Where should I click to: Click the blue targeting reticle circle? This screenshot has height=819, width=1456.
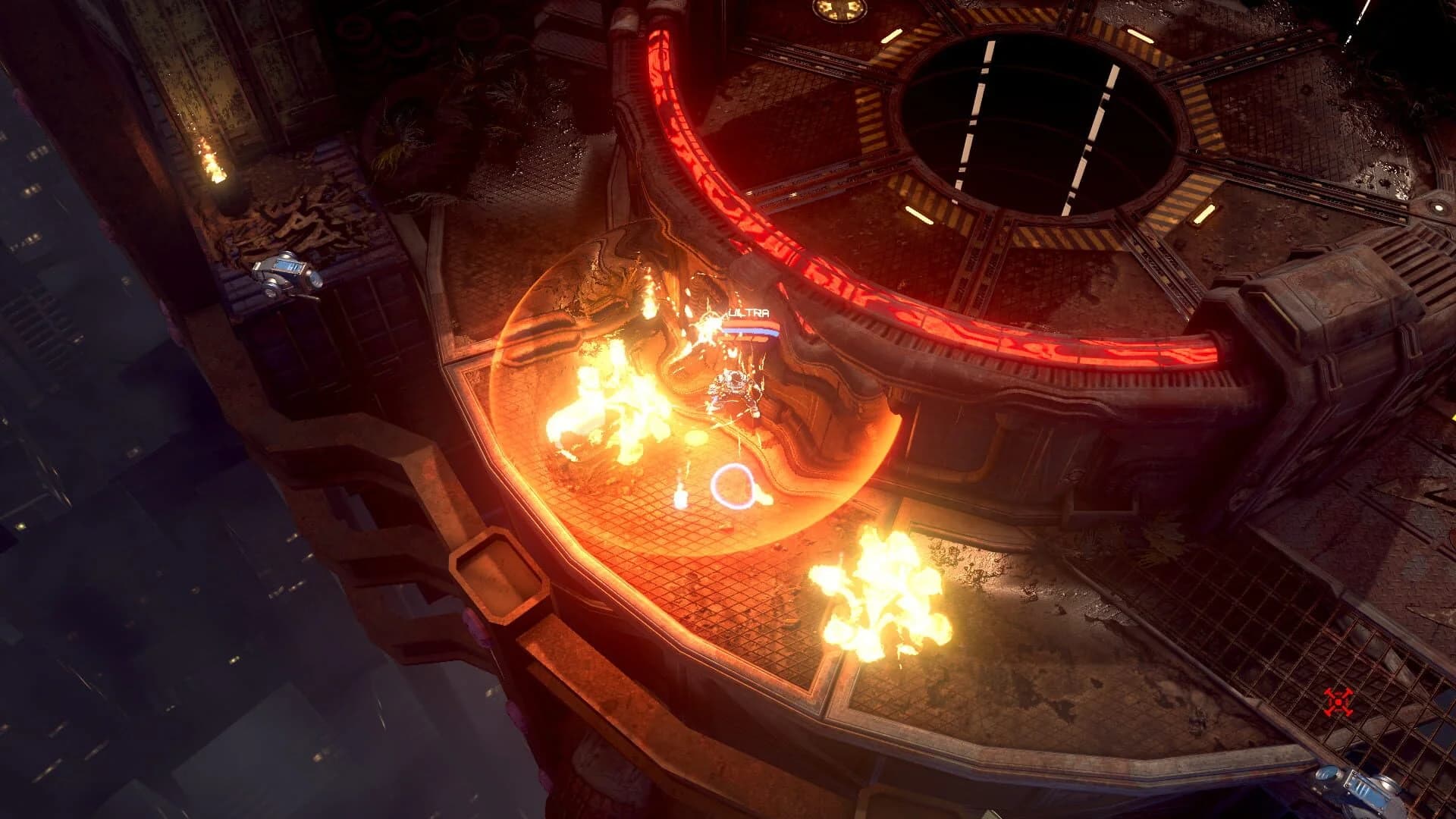(x=732, y=484)
